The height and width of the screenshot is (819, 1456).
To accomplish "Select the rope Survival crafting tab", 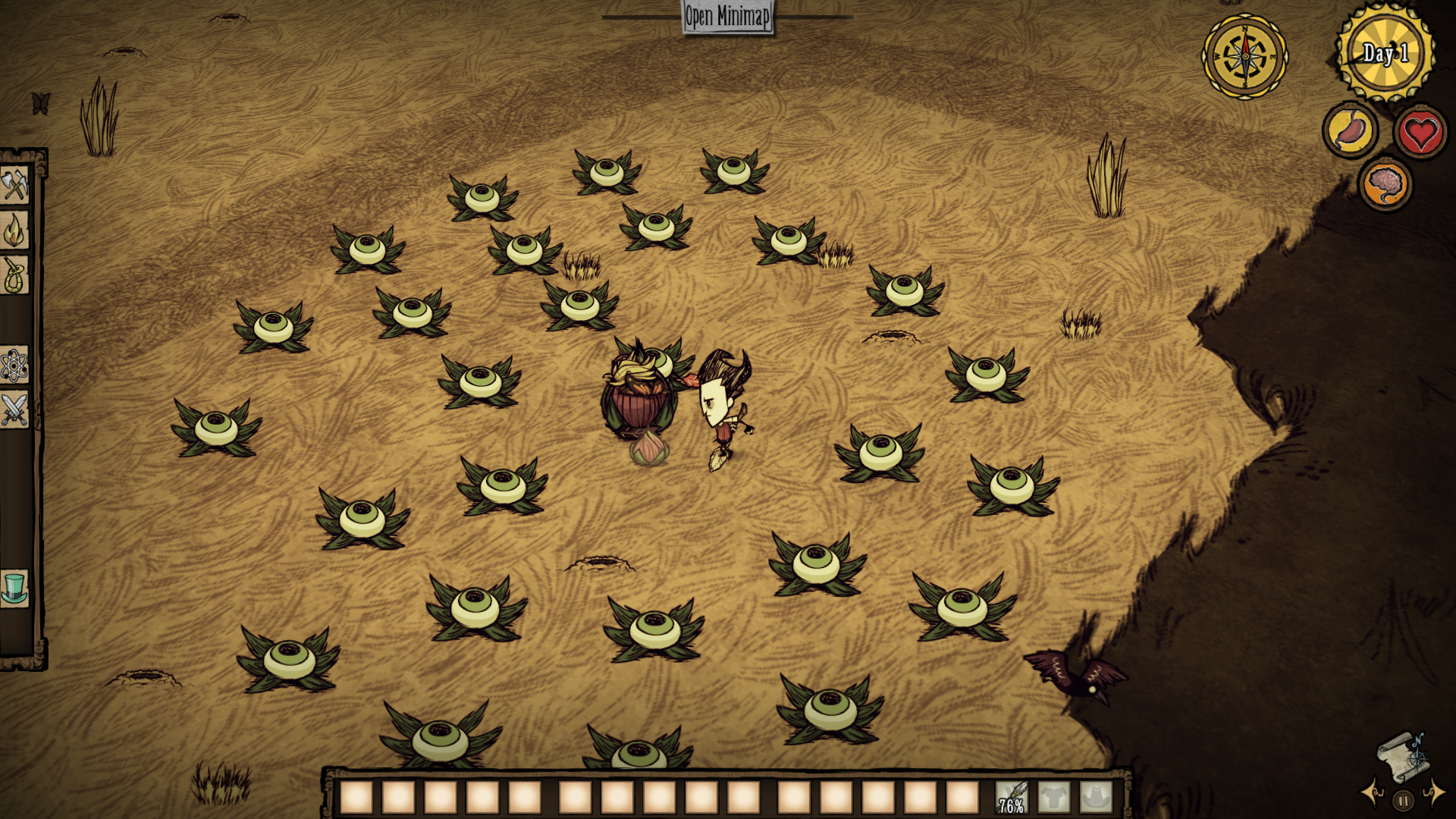I will click(x=14, y=275).
